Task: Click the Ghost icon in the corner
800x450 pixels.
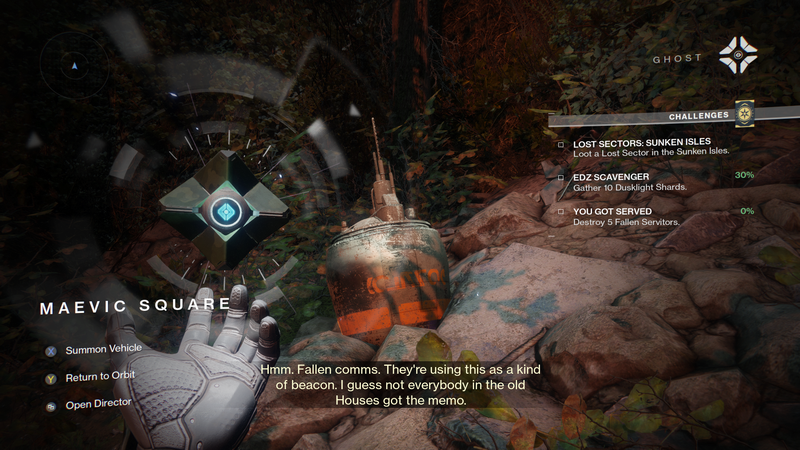Action: point(738,56)
